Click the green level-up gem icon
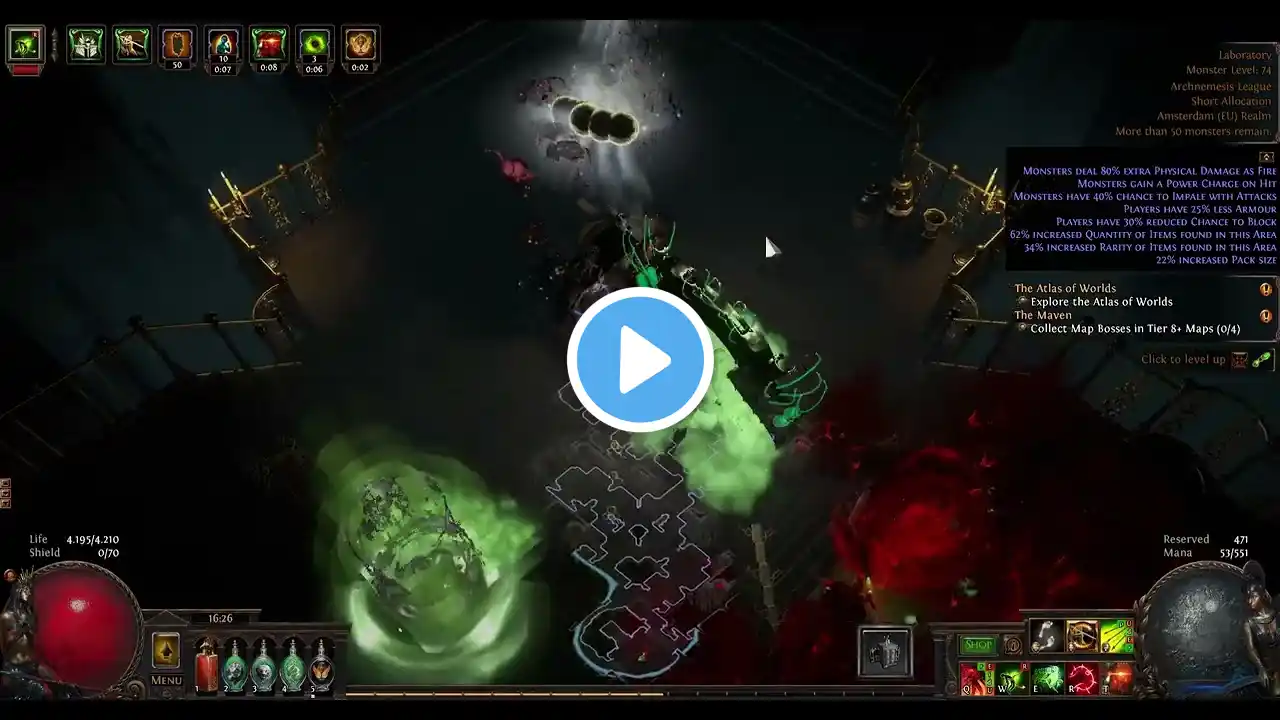 point(1262,360)
